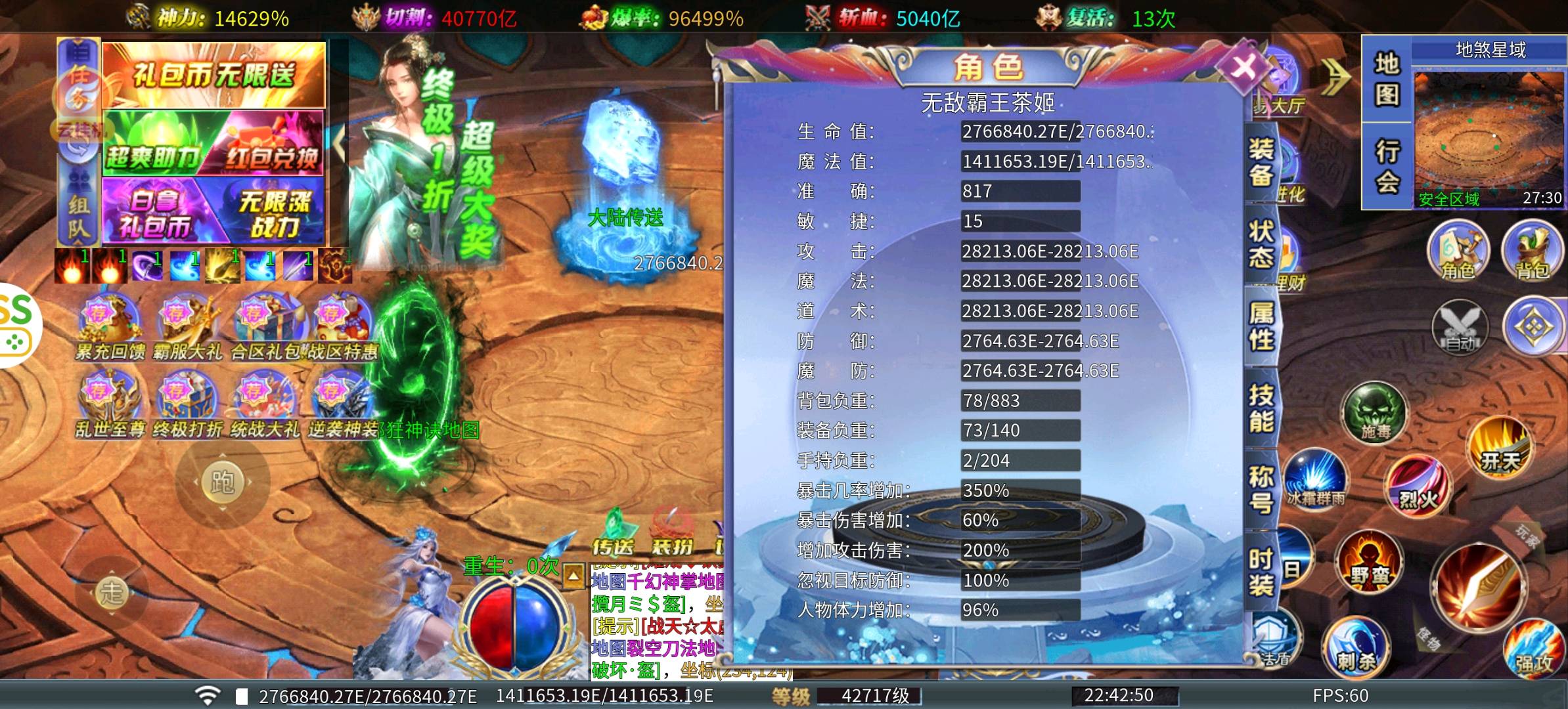This screenshot has width=1568, height=709.
Task: Open the 状态 status tab
Action: pos(1261,244)
